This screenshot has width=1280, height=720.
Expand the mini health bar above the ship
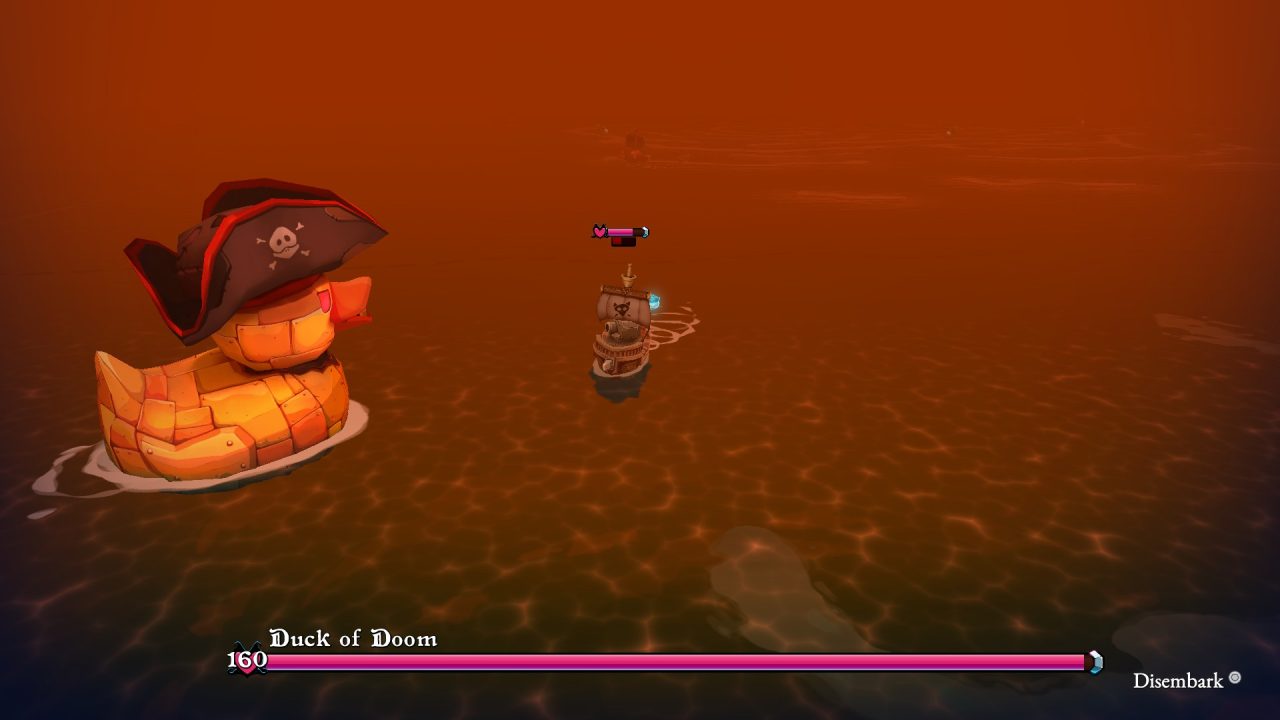[x=620, y=231]
